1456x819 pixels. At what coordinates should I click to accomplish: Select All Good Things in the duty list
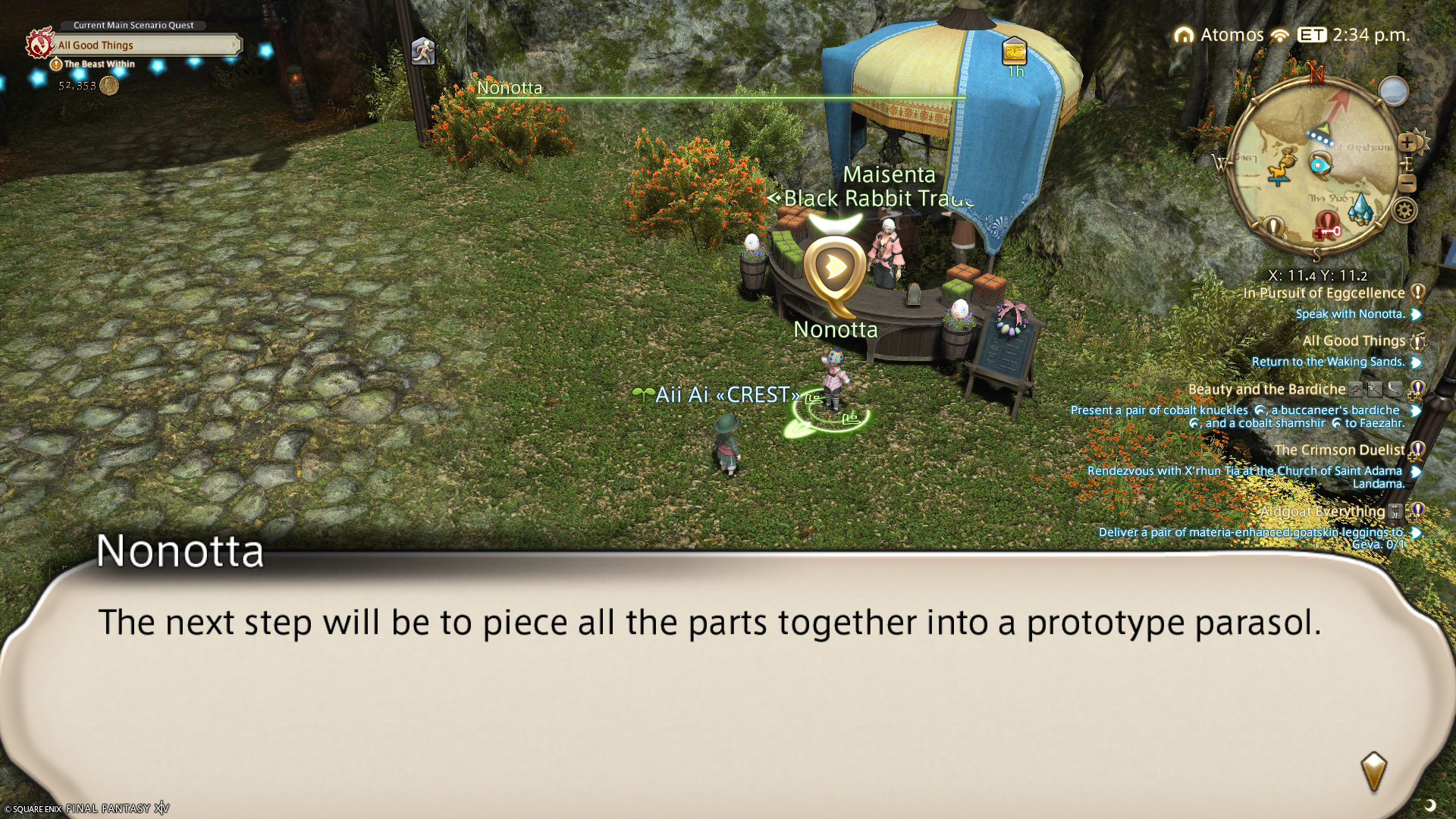[1354, 341]
